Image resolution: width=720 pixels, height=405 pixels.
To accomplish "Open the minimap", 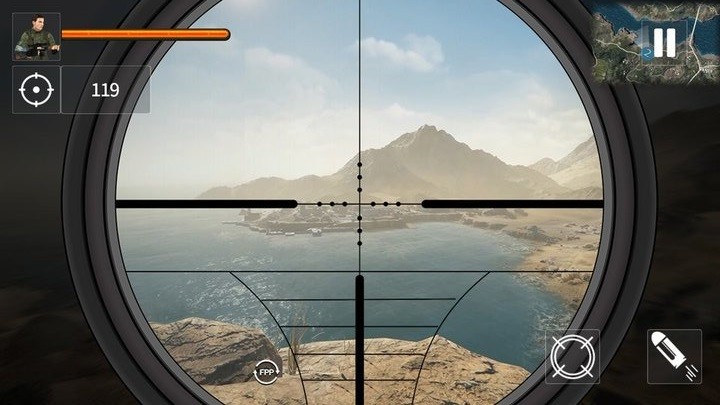I will click(x=620, y=40).
